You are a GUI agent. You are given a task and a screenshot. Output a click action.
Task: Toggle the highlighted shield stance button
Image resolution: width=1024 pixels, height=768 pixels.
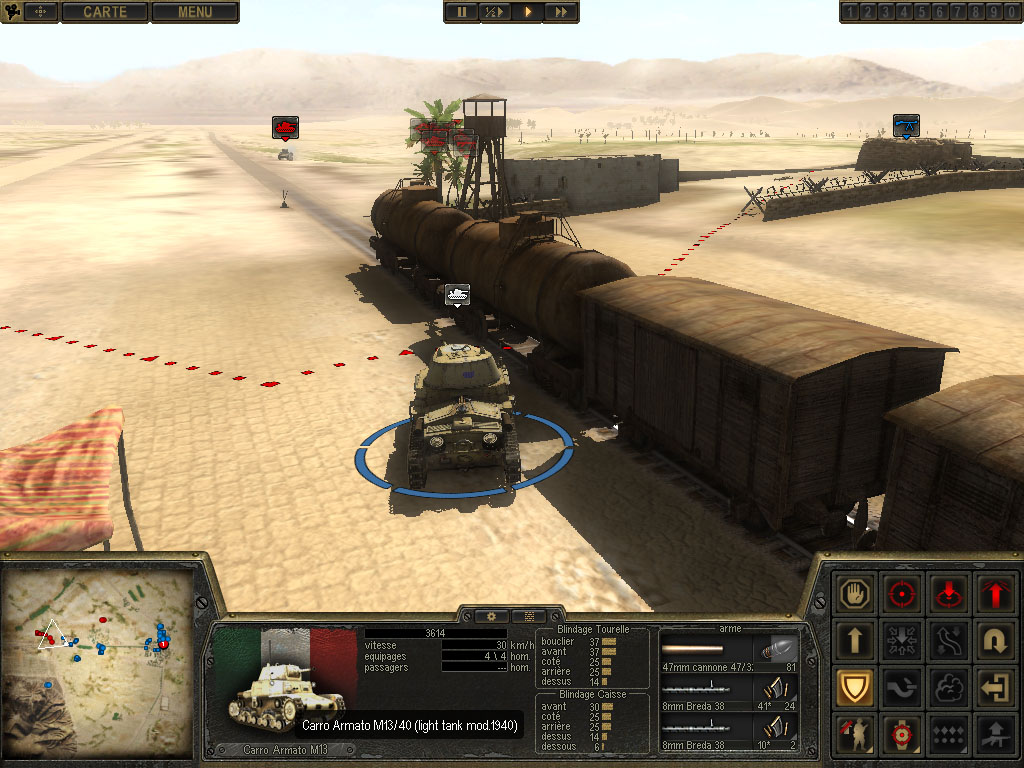click(x=855, y=687)
